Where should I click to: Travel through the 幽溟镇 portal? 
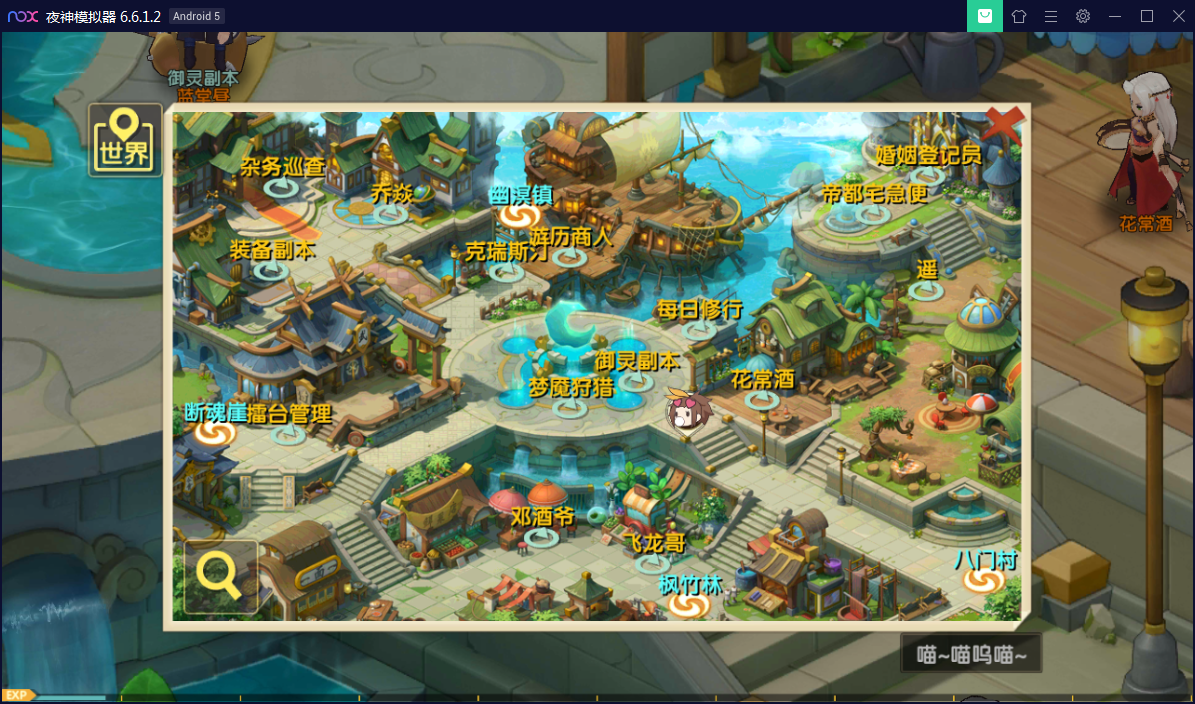(519, 215)
